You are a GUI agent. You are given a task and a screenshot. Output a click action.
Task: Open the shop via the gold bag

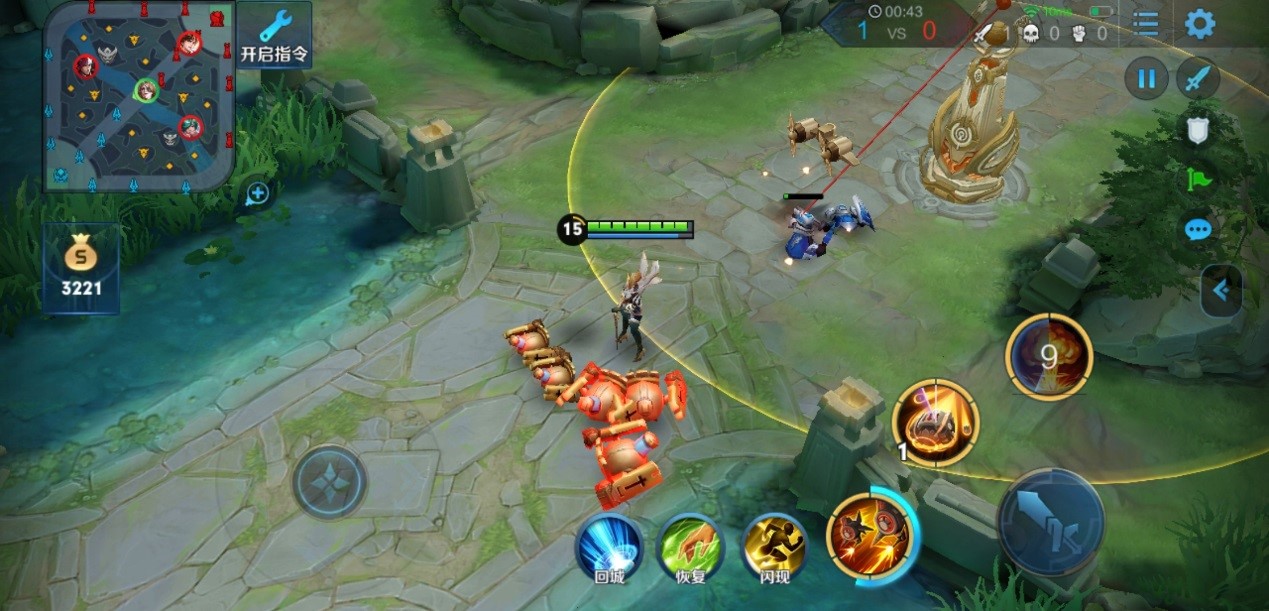click(x=81, y=268)
